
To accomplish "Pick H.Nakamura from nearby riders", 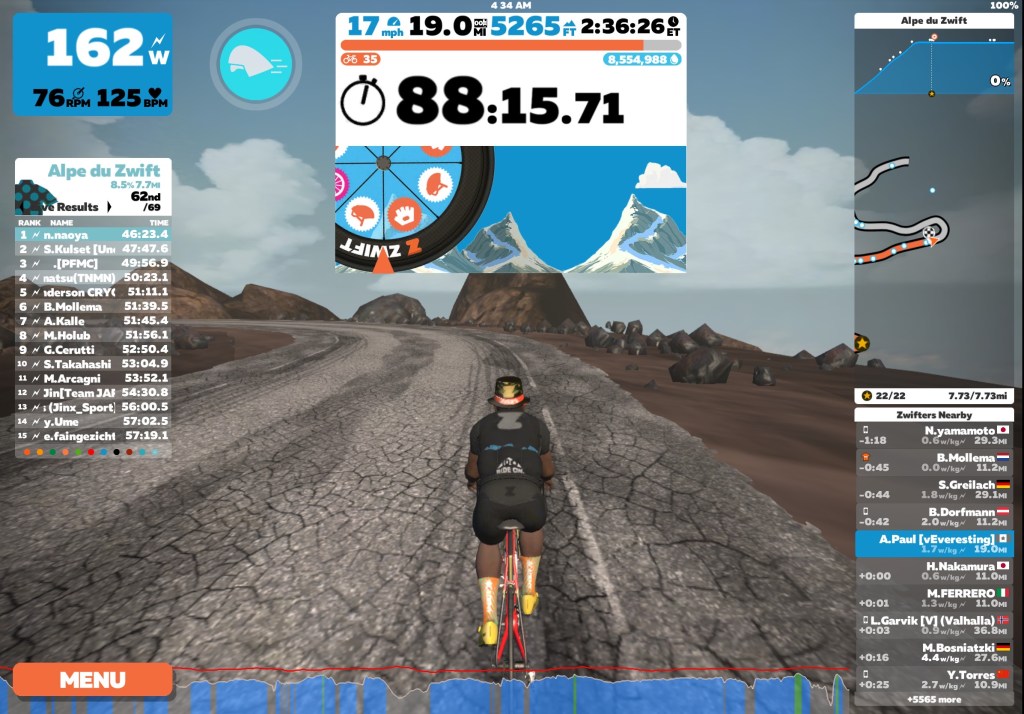I will 934,570.
